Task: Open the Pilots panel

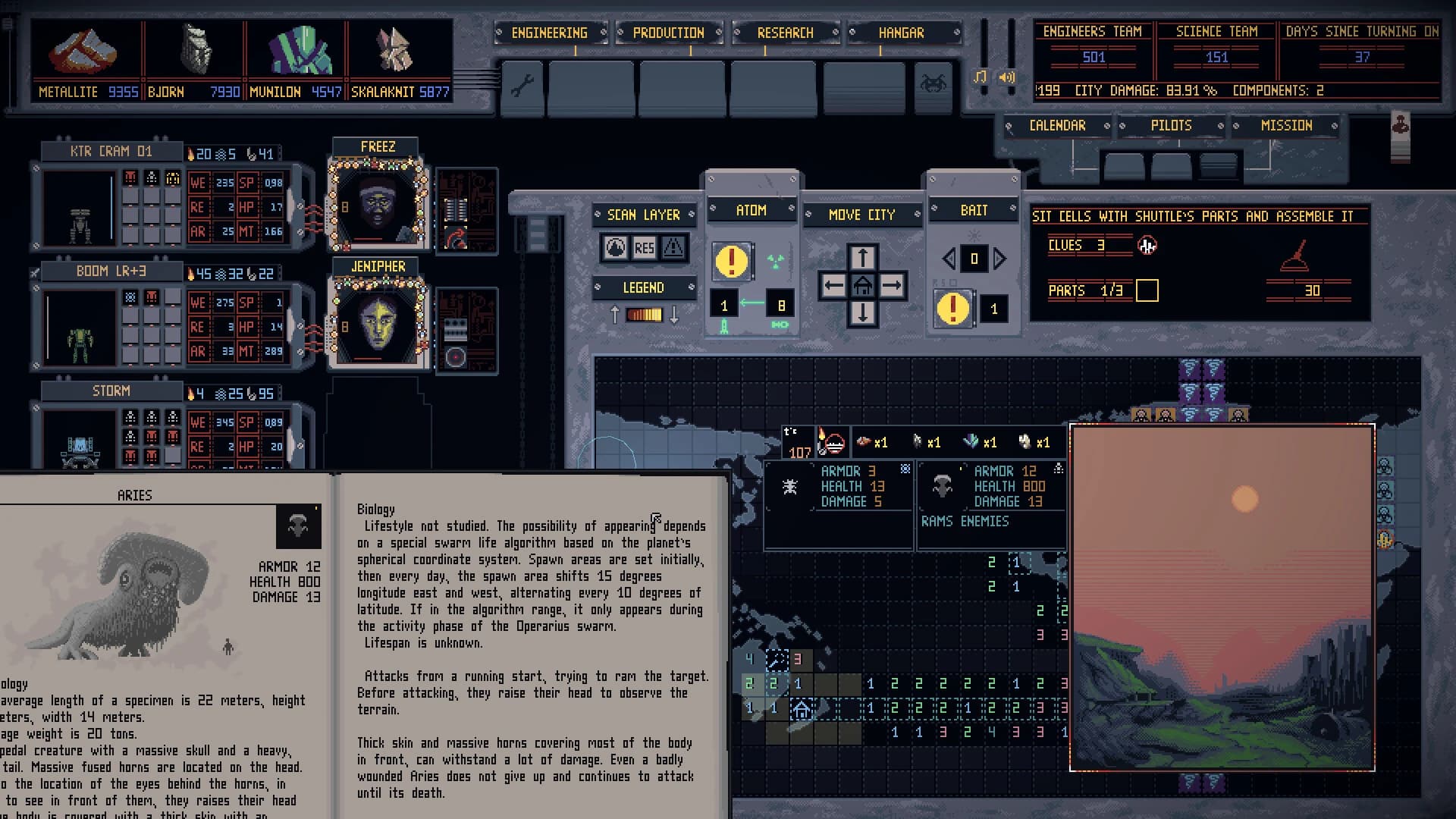Action: [1172, 125]
